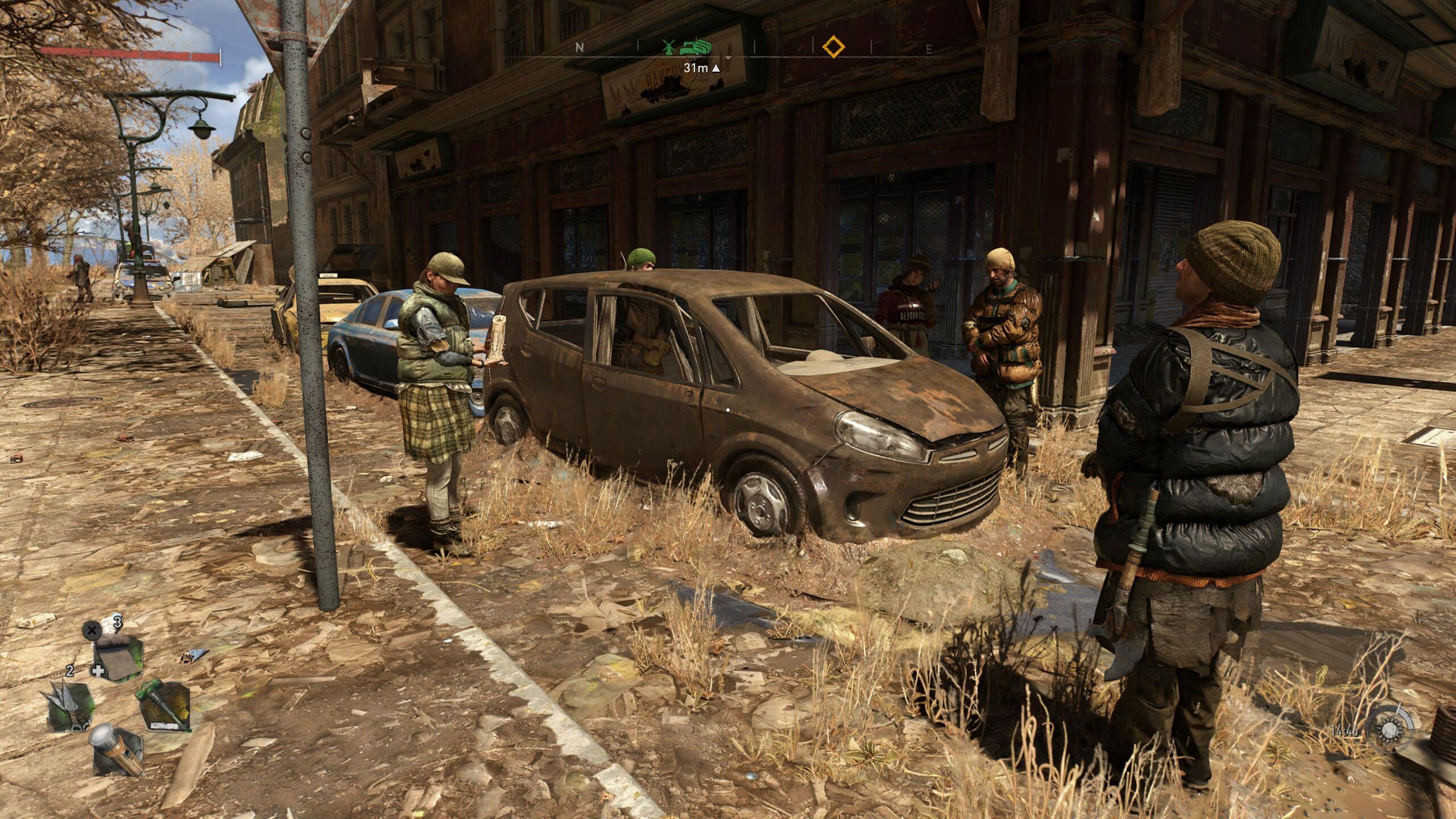Activate the flashlight slot
Screen dimensions: 1456x819
click(118, 749)
